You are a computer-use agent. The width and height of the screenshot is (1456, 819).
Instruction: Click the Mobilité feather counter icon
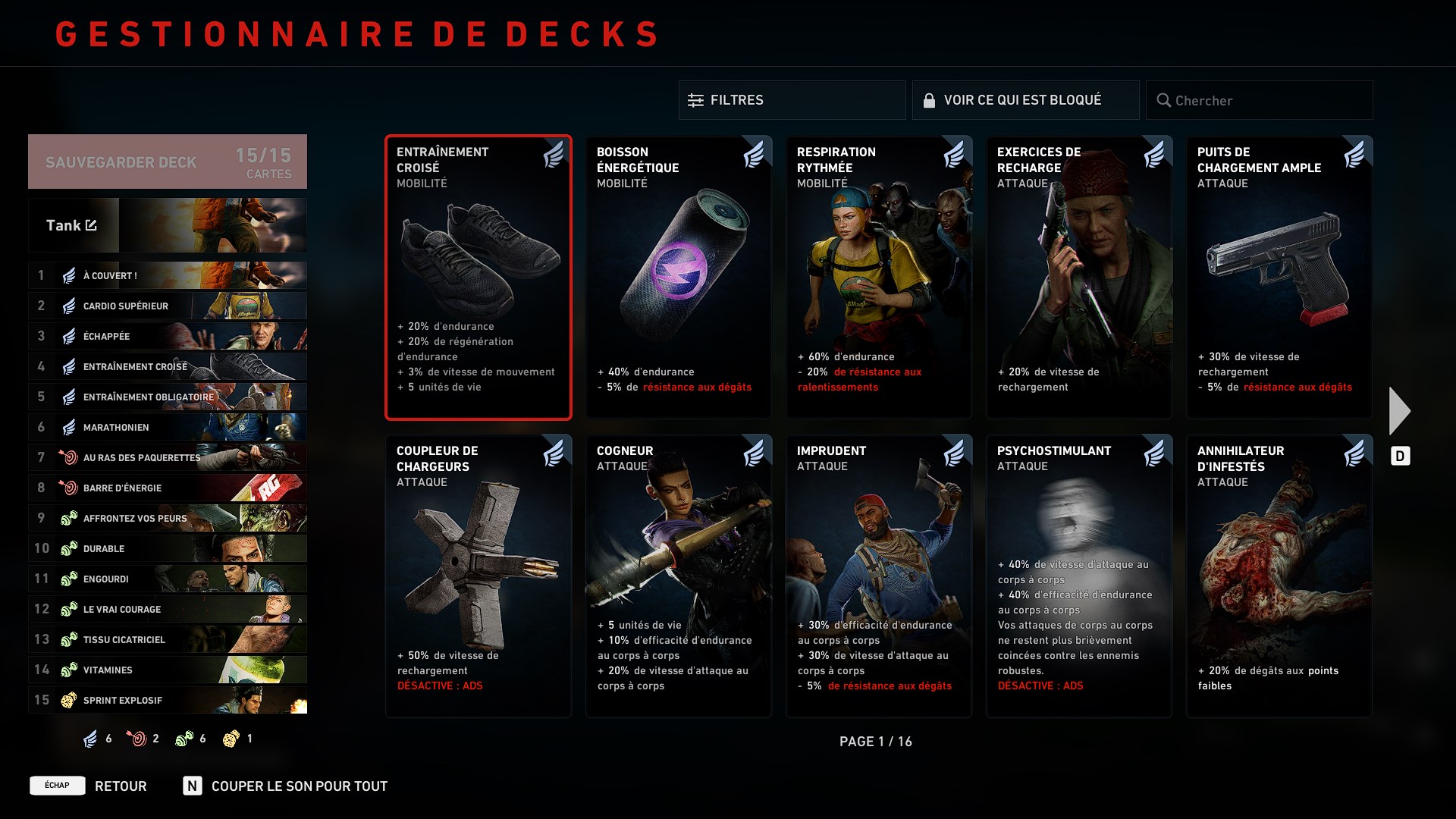point(89,738)
